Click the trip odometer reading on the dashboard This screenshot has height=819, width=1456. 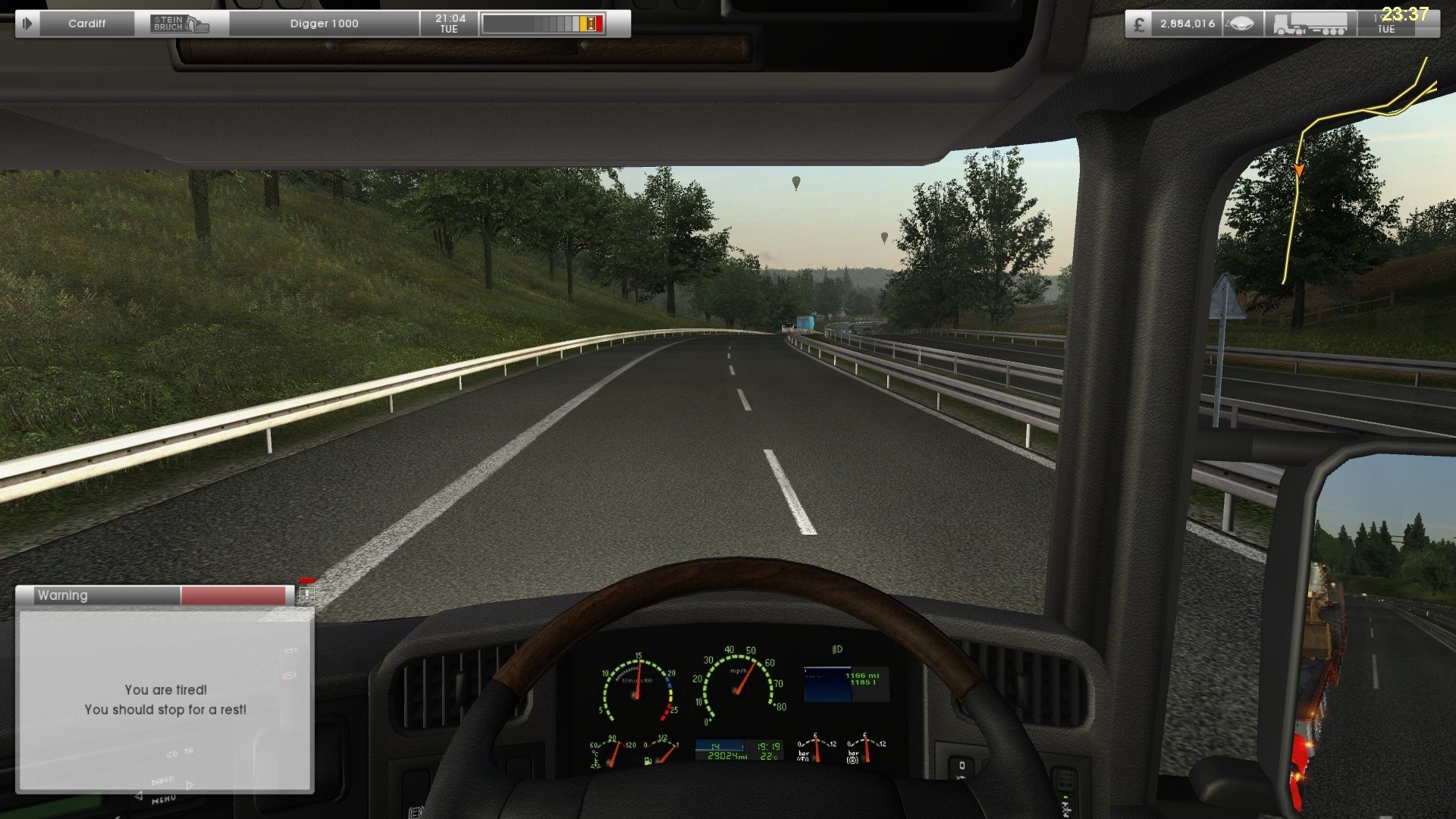tap(728, 755)
